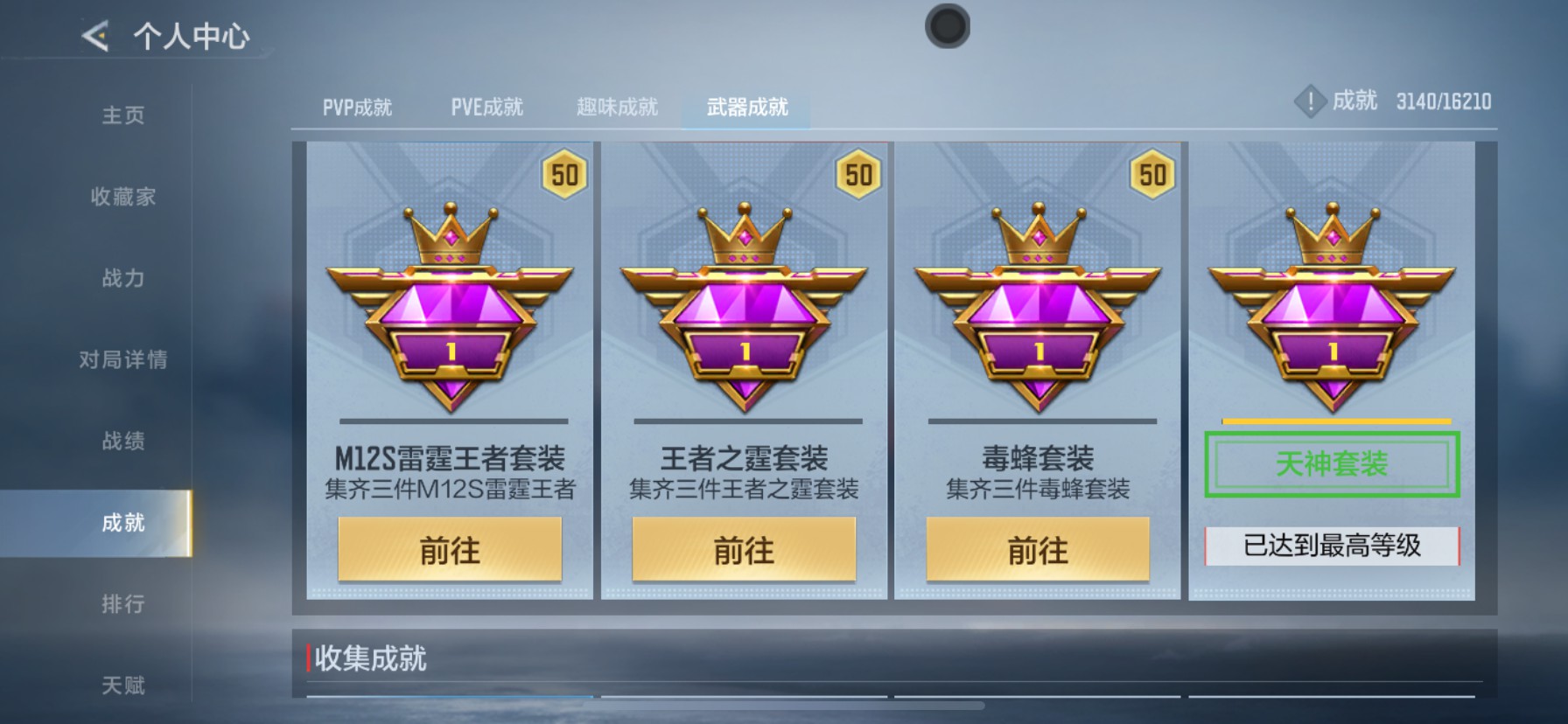1568x724 pixels.
Task: Click 前往 on the 毒蜂套装 card
Action: click(x=1039, y=551)
